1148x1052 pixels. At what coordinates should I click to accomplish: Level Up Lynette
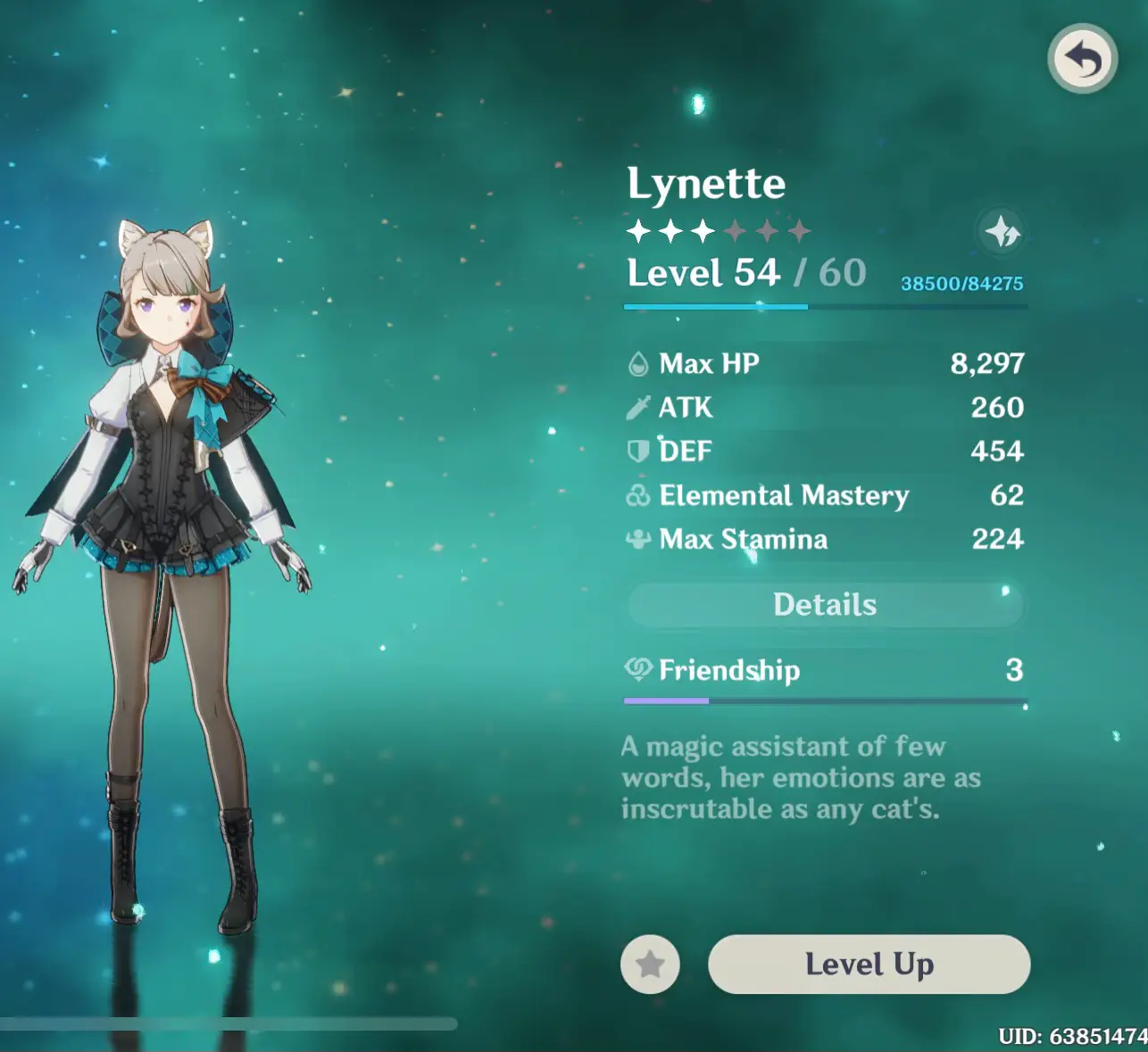(x=869, y=965)
